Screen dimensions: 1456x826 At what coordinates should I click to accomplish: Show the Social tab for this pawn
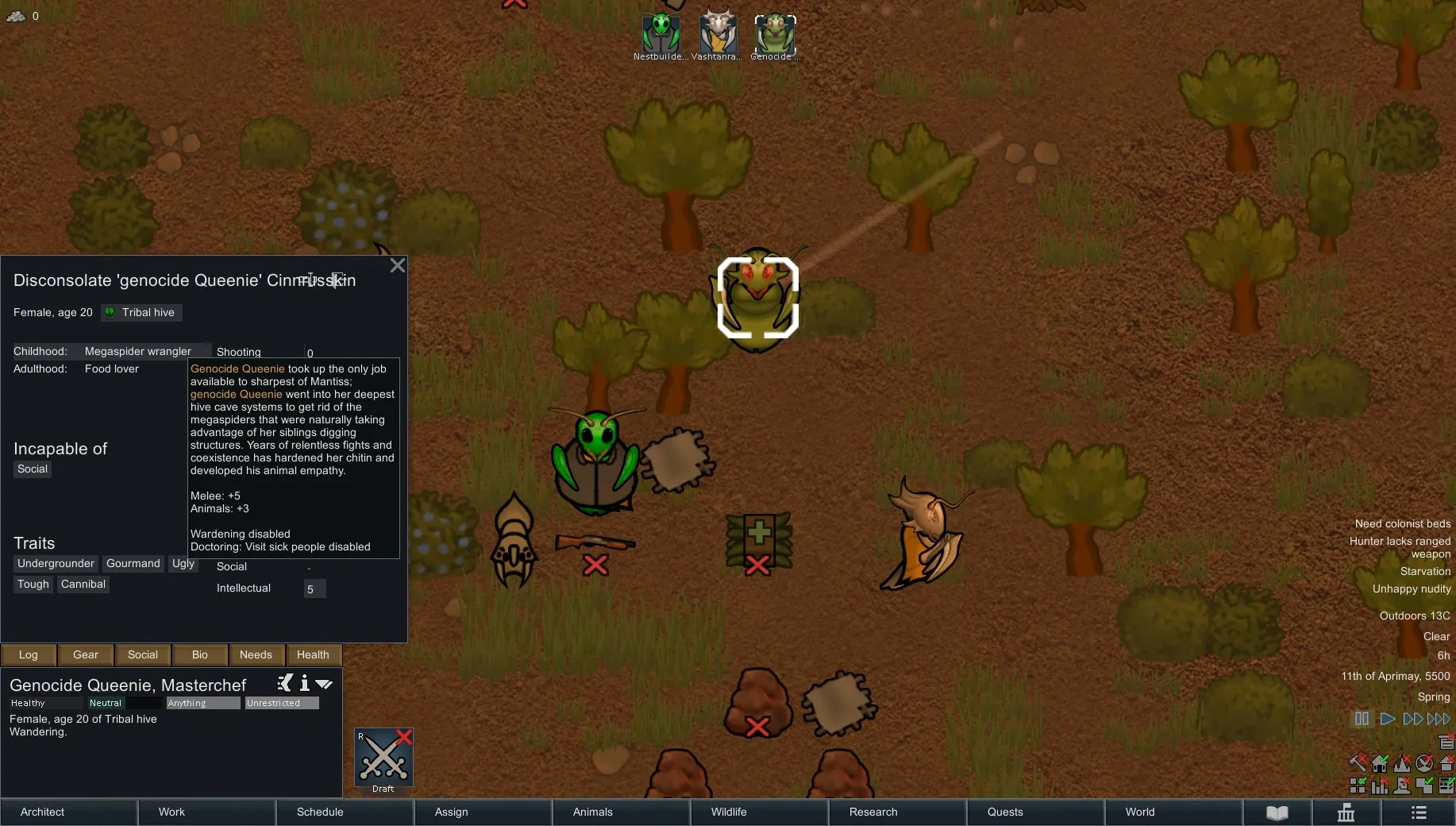click(x=143, y=654)
